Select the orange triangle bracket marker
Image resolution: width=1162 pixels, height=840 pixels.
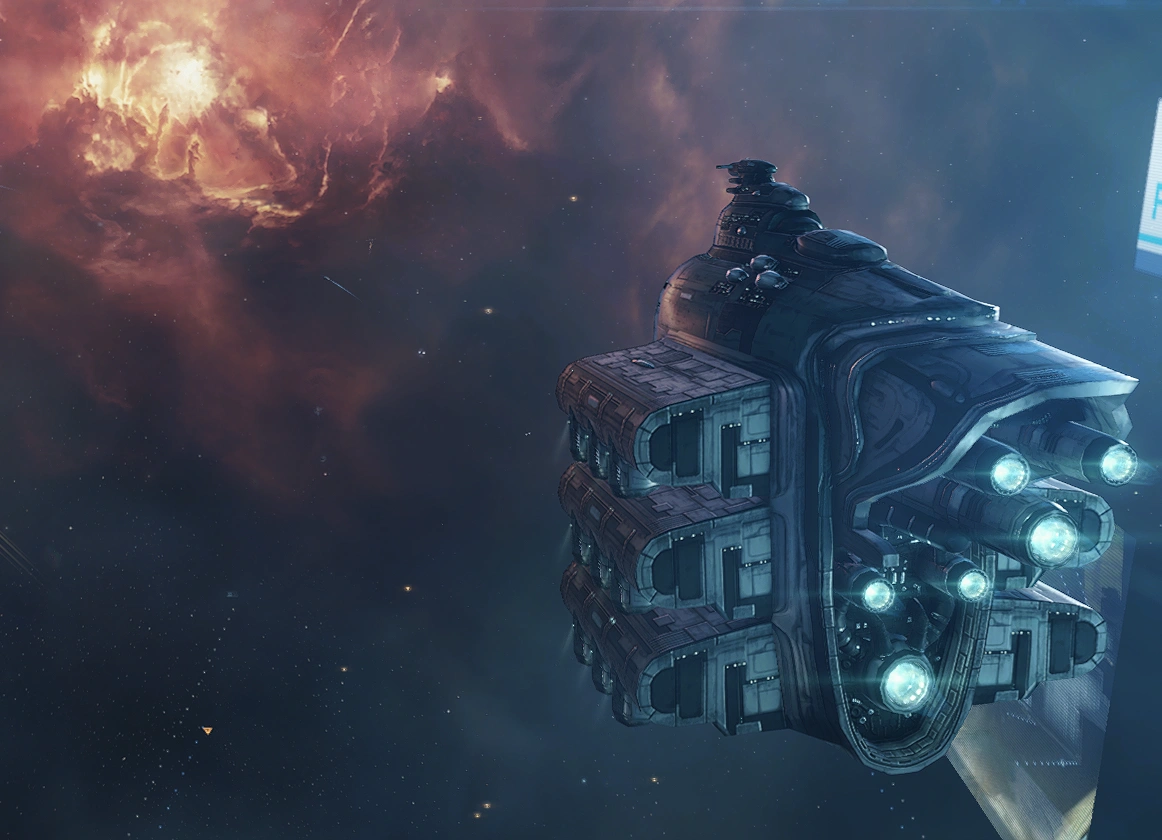207,731
